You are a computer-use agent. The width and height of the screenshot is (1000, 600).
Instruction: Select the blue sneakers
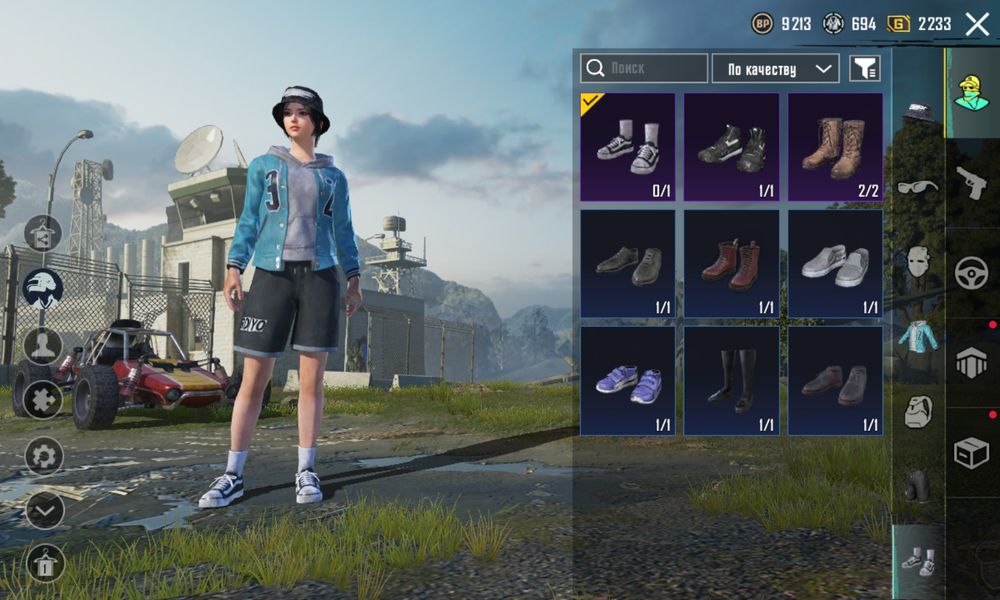click(x=628, y=381)
